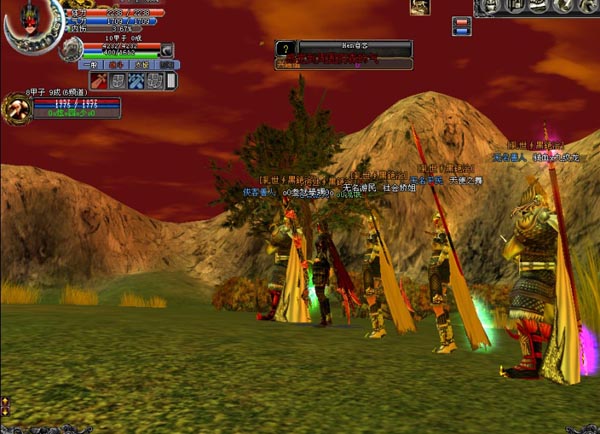The width and height of the screenshot is (600, 434).
Task: Click the dark round button beside pet bars
Action: (167, 50)
